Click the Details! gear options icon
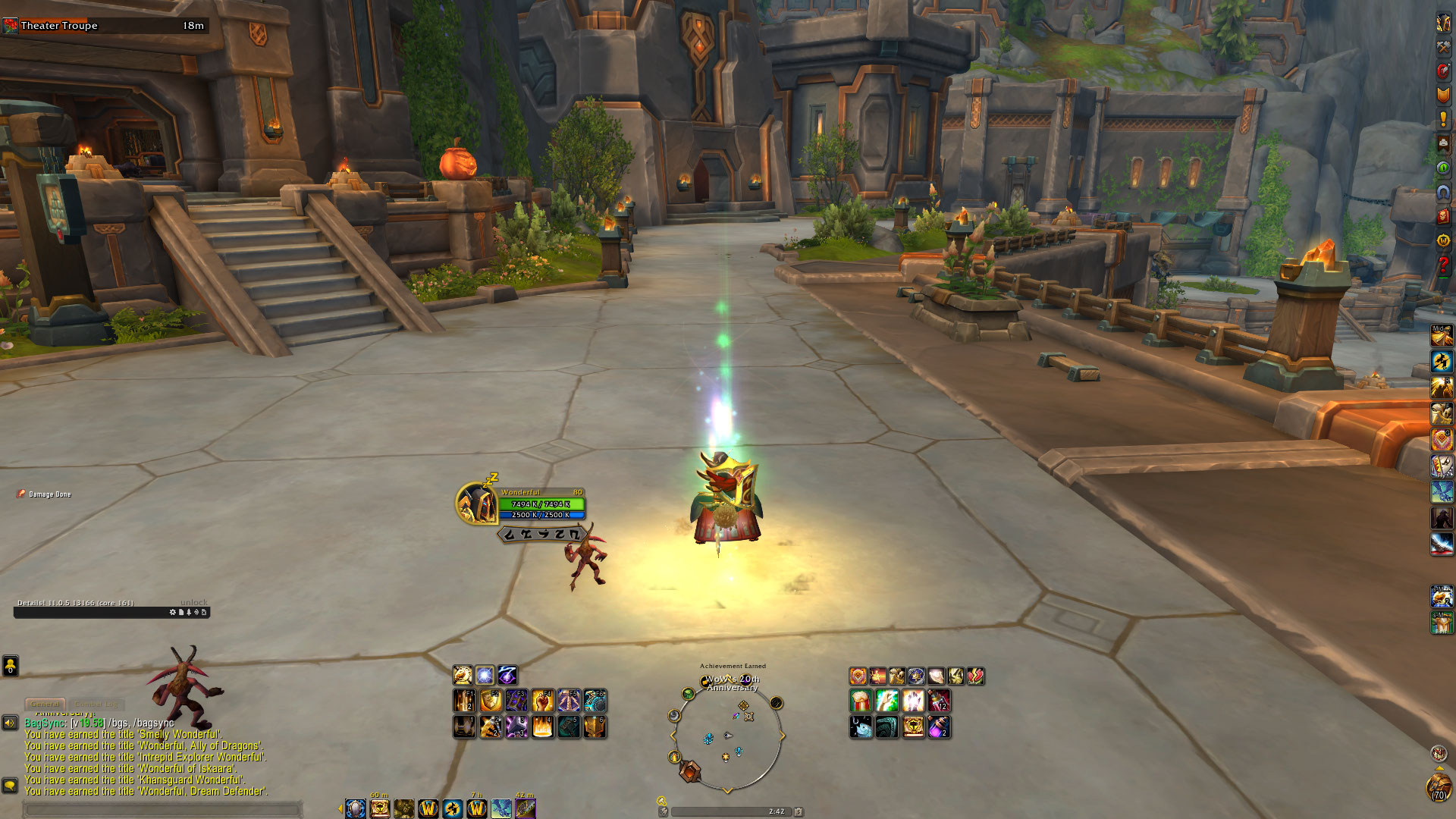1456x819 pixels. 173,612
